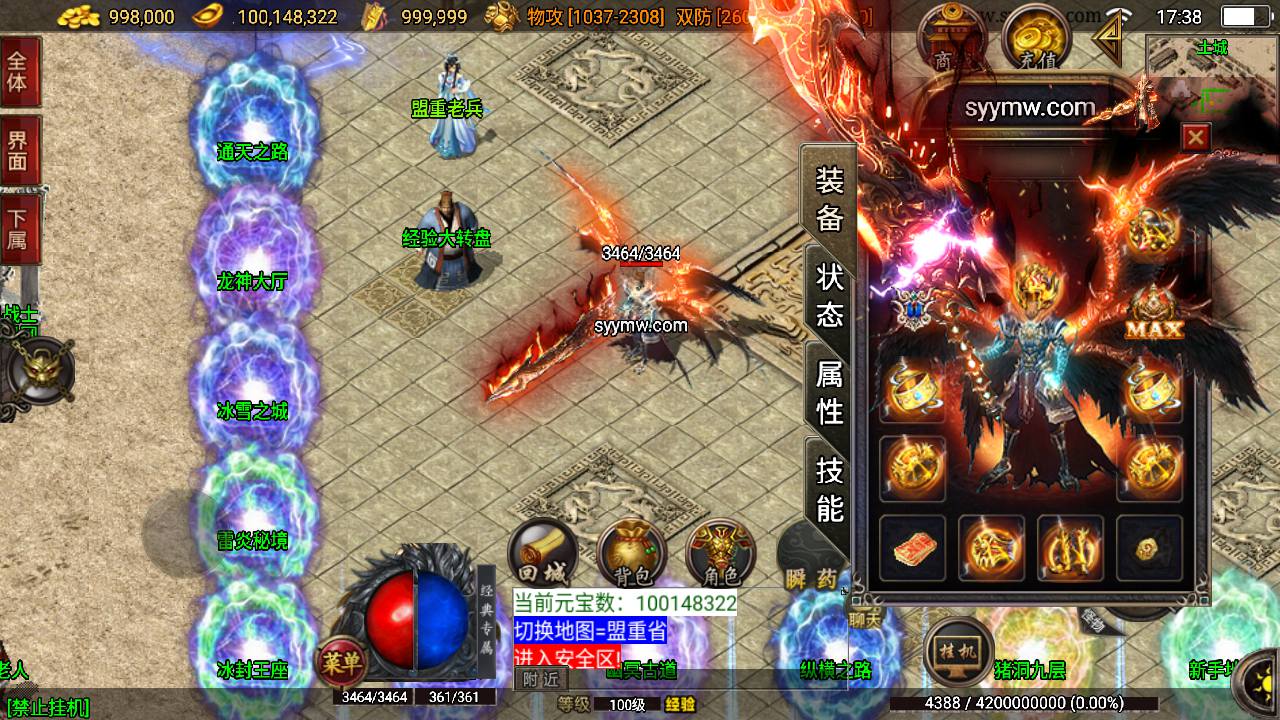The height and width of the screenshot is (720, 1280).
Task: Select the 下属 tab on the left
Action: tap(18, 228)
